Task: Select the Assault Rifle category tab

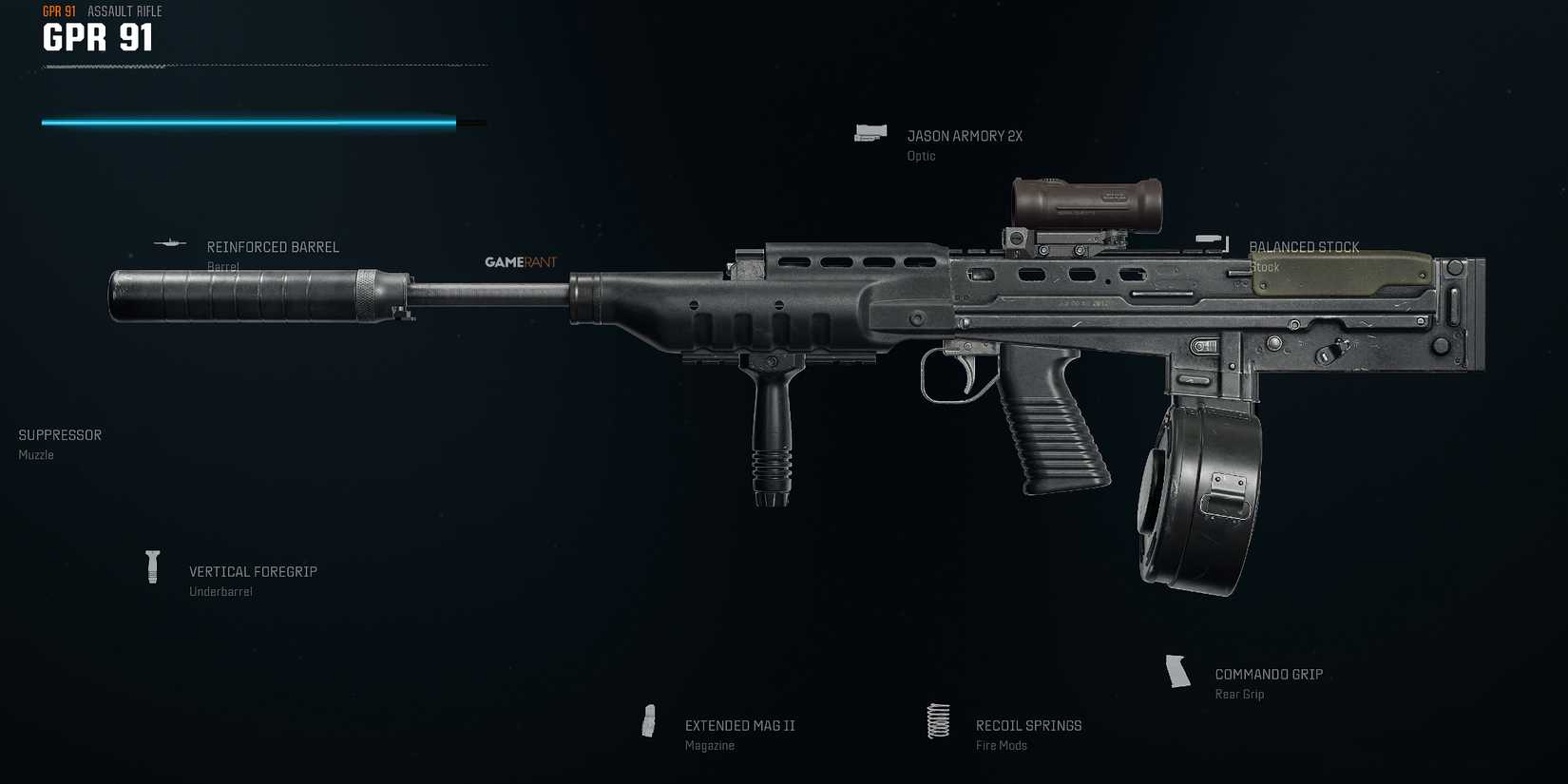Action: 124,11
